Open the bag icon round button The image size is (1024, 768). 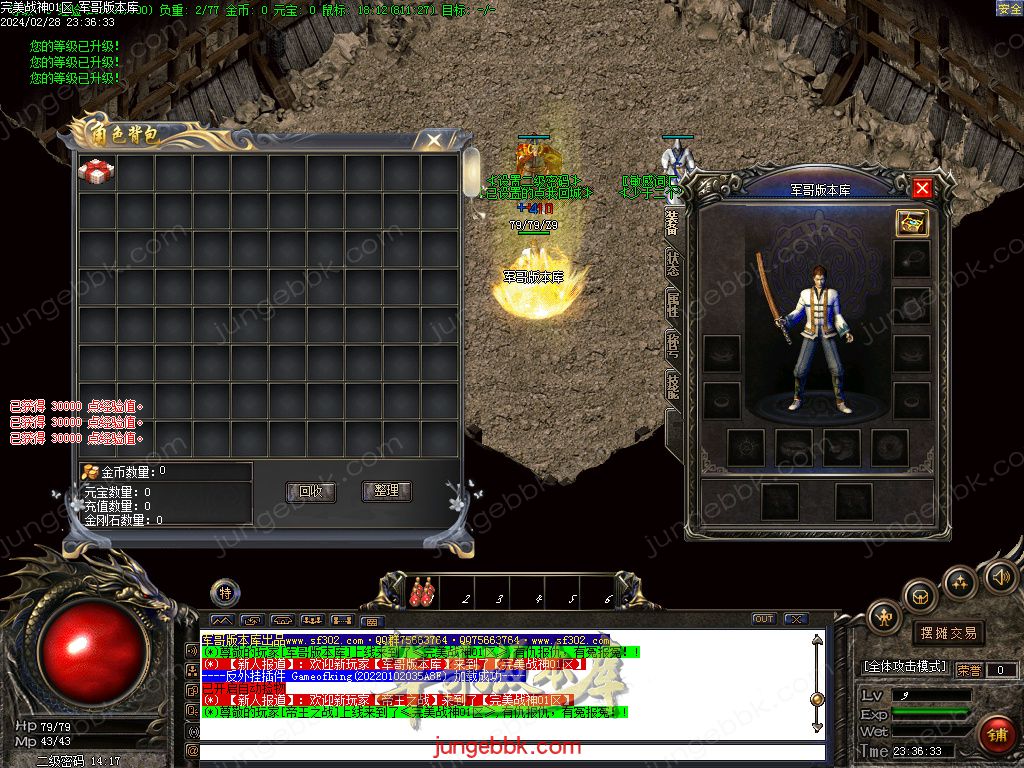pyautogui.click(x=920, y=597)
